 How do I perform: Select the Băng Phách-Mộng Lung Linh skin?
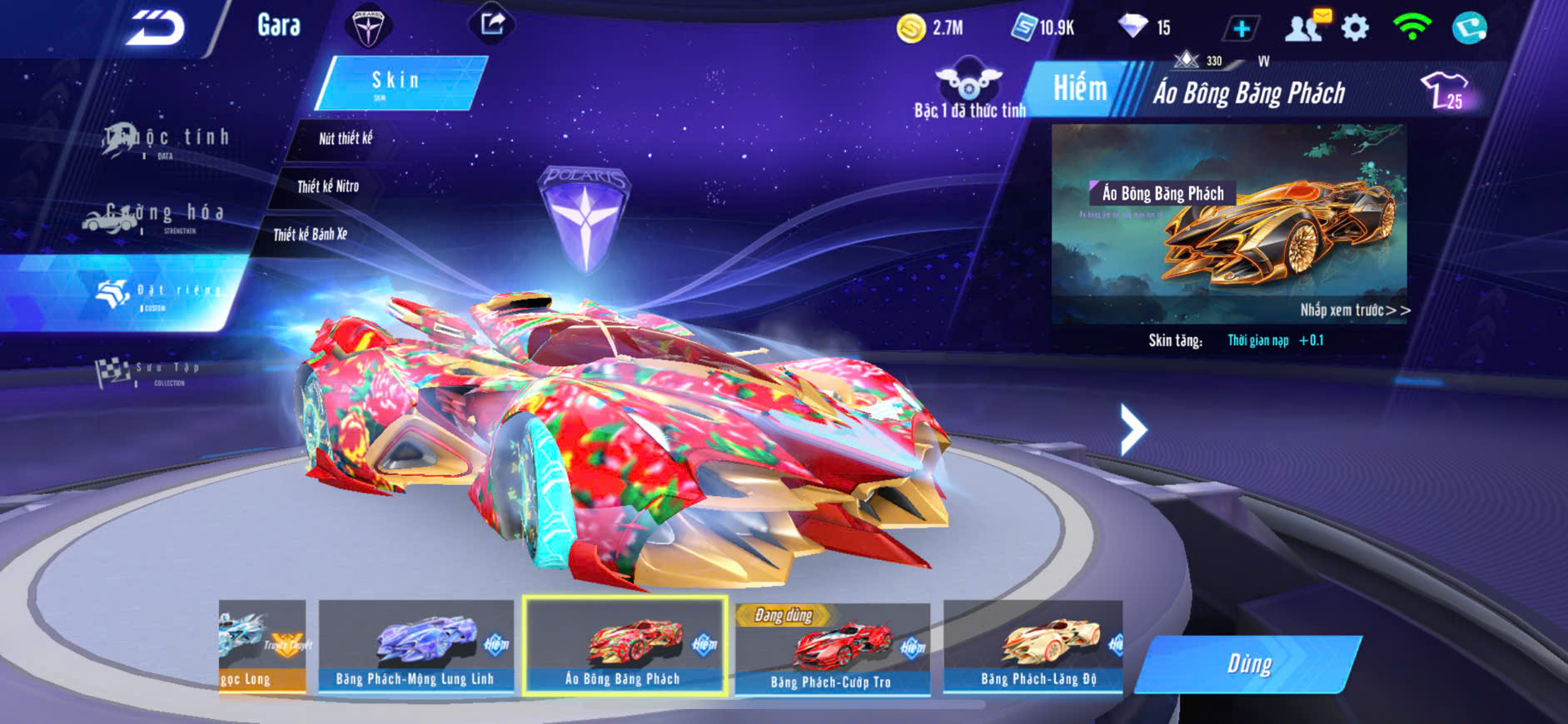tap(416, 647)
